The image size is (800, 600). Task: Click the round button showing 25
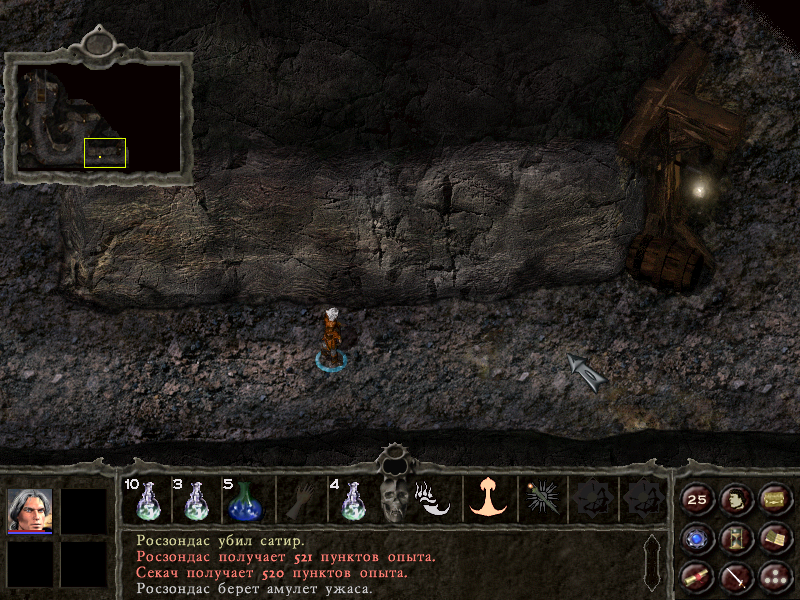click(x=697, y=500)
